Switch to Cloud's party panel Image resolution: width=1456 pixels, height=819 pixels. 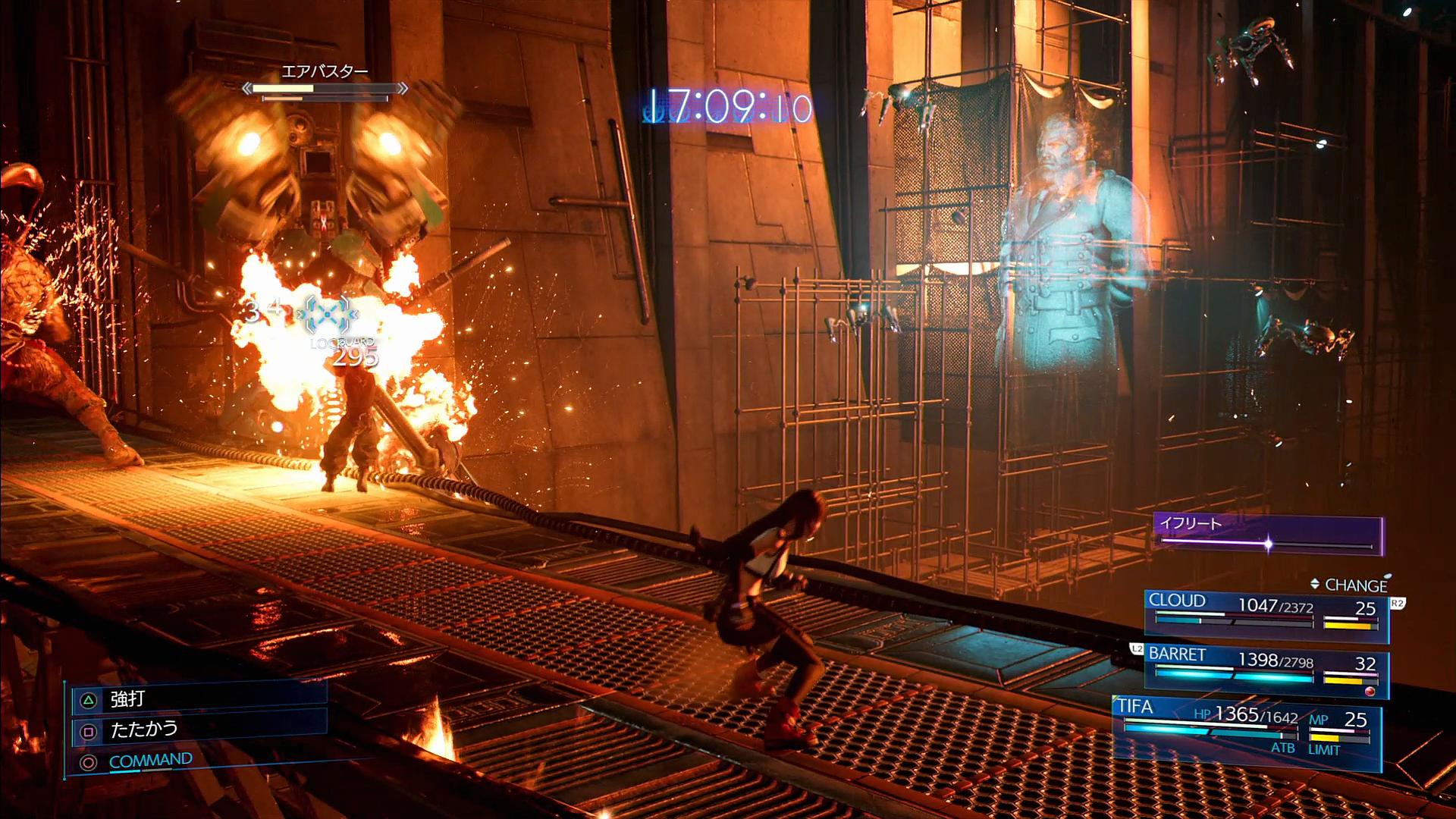click(1265, 613)
